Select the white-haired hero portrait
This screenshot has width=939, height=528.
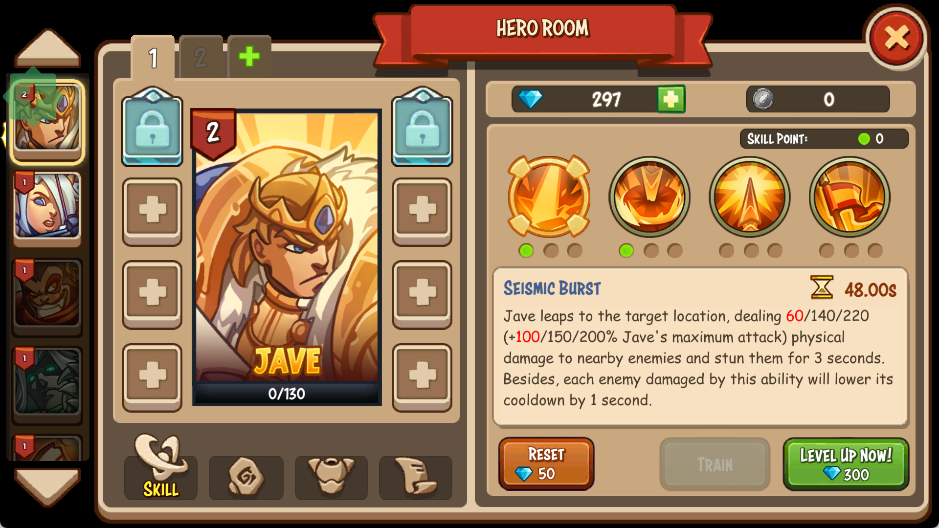click(x=47, y=206)
